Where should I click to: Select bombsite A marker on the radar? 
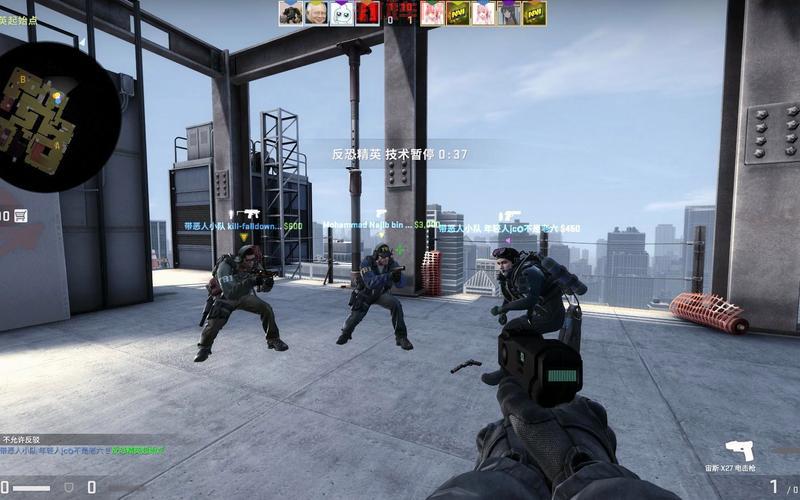point(55,146)
